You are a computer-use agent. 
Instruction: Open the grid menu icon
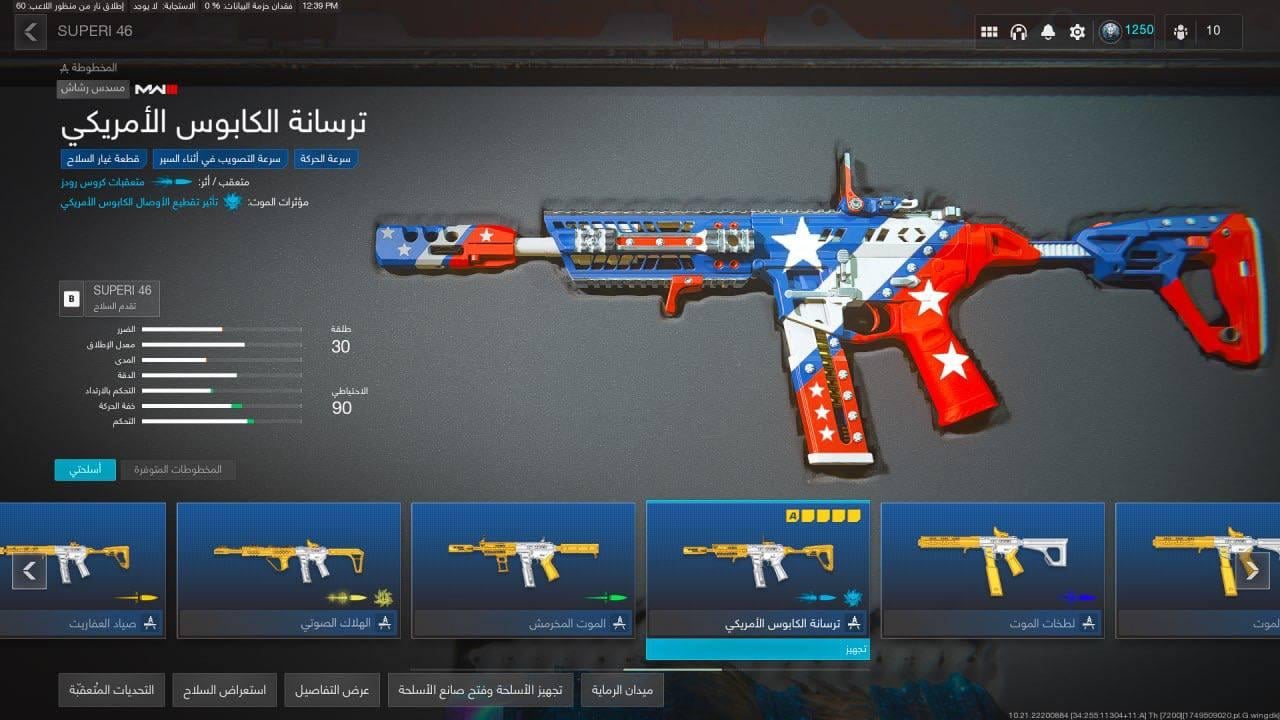989,31
